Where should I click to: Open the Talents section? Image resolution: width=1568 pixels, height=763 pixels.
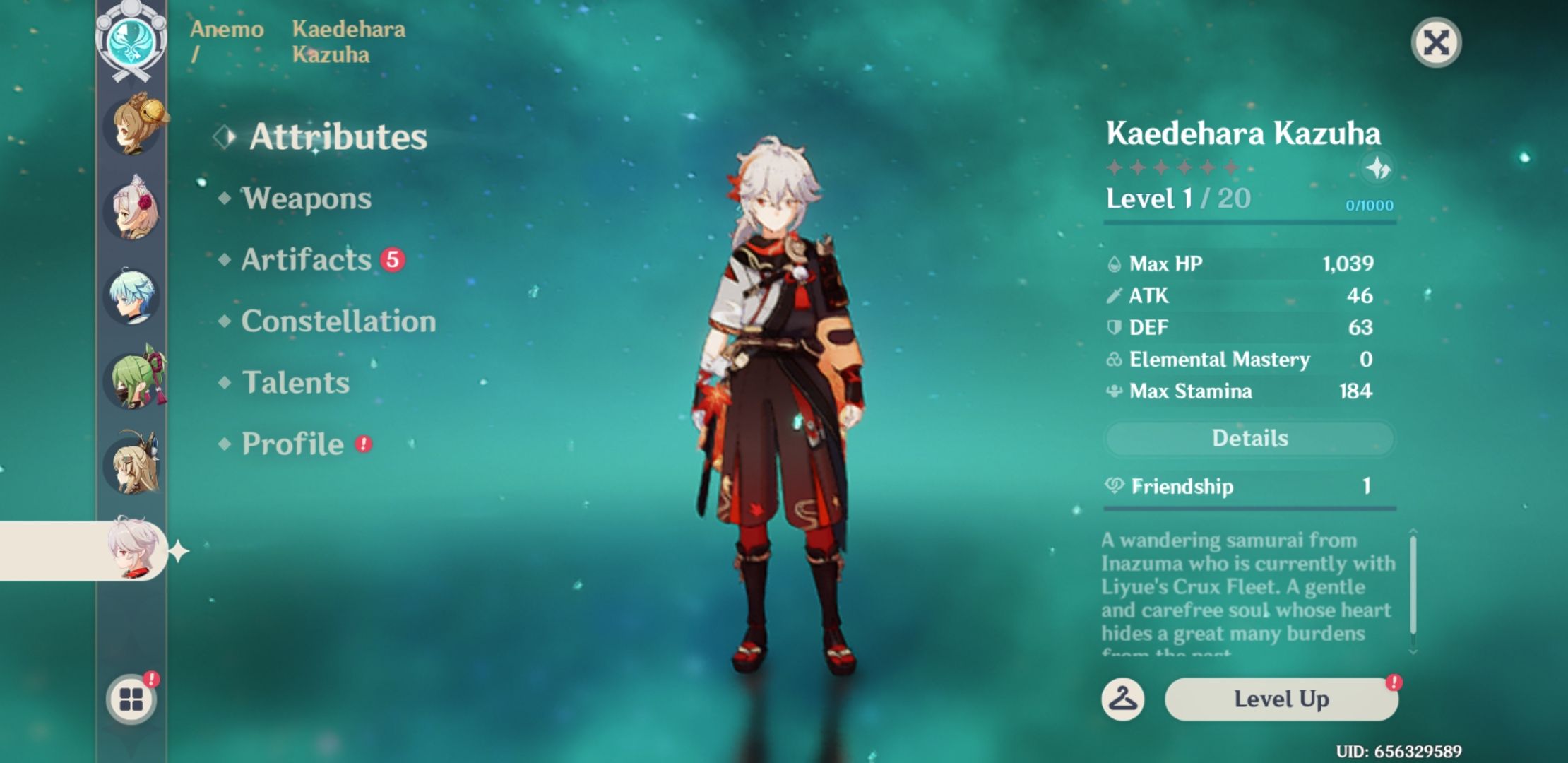(295, 383)
